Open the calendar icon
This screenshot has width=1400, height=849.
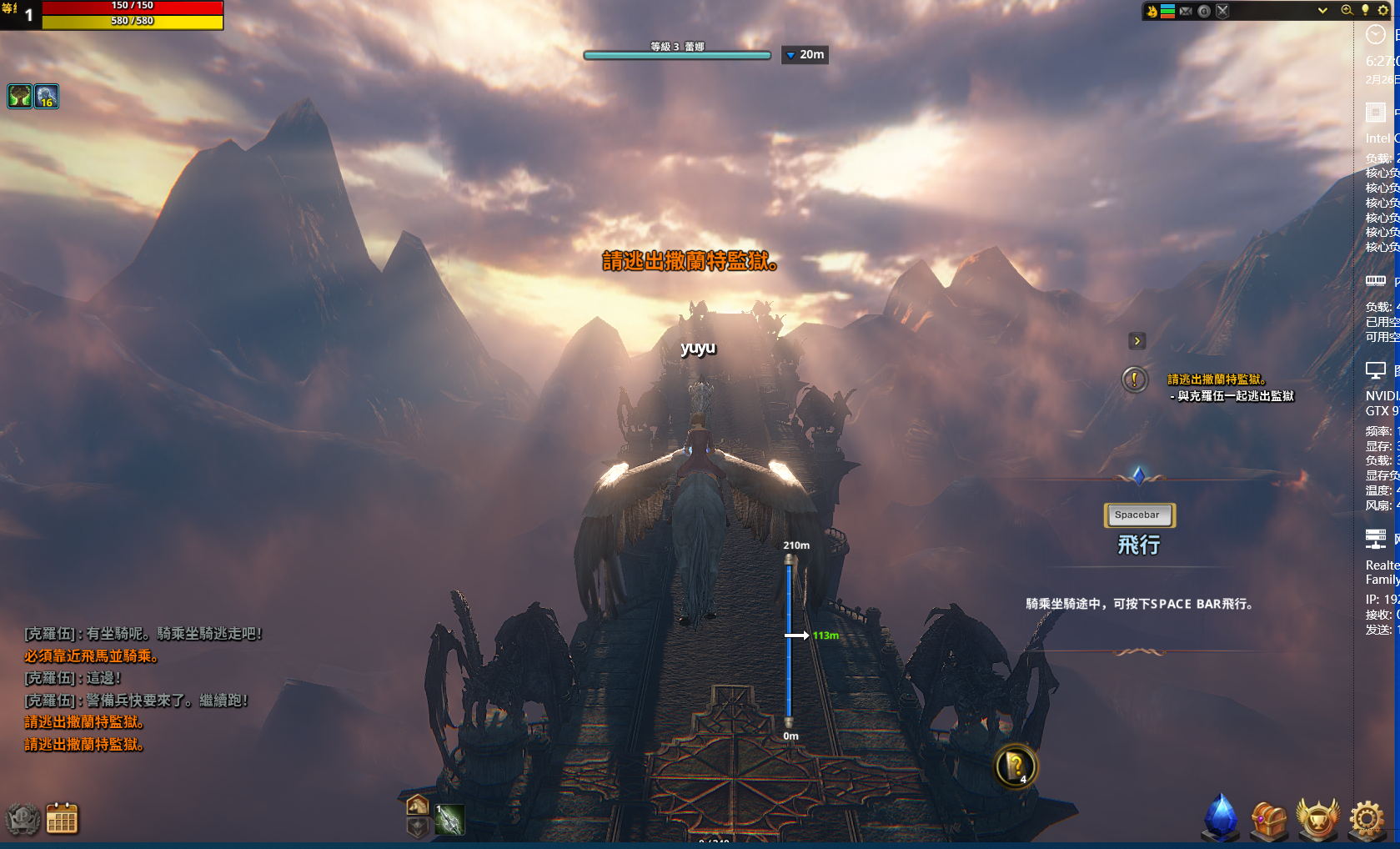point(63,819)
